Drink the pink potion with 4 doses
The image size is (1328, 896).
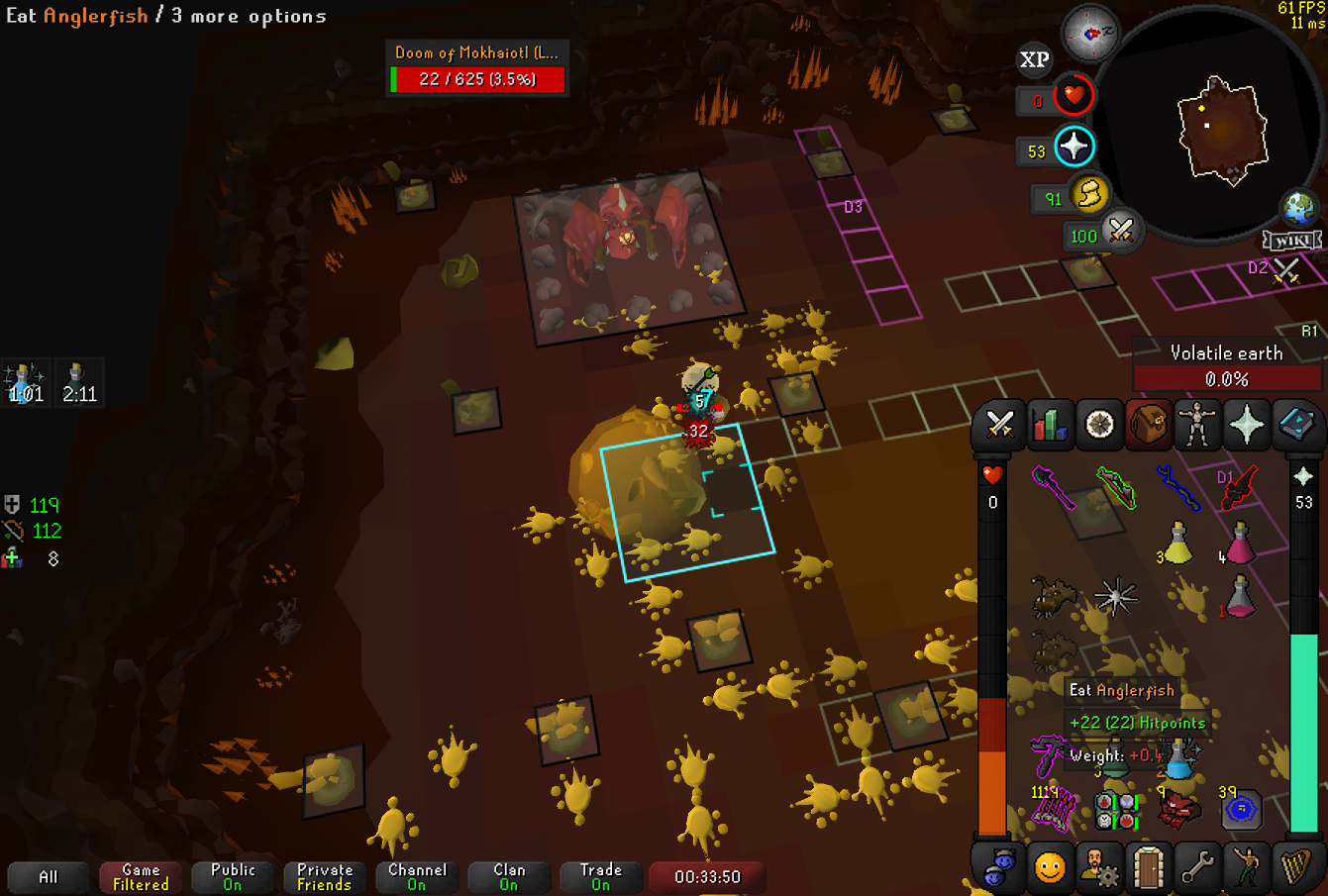(1239, 543)
